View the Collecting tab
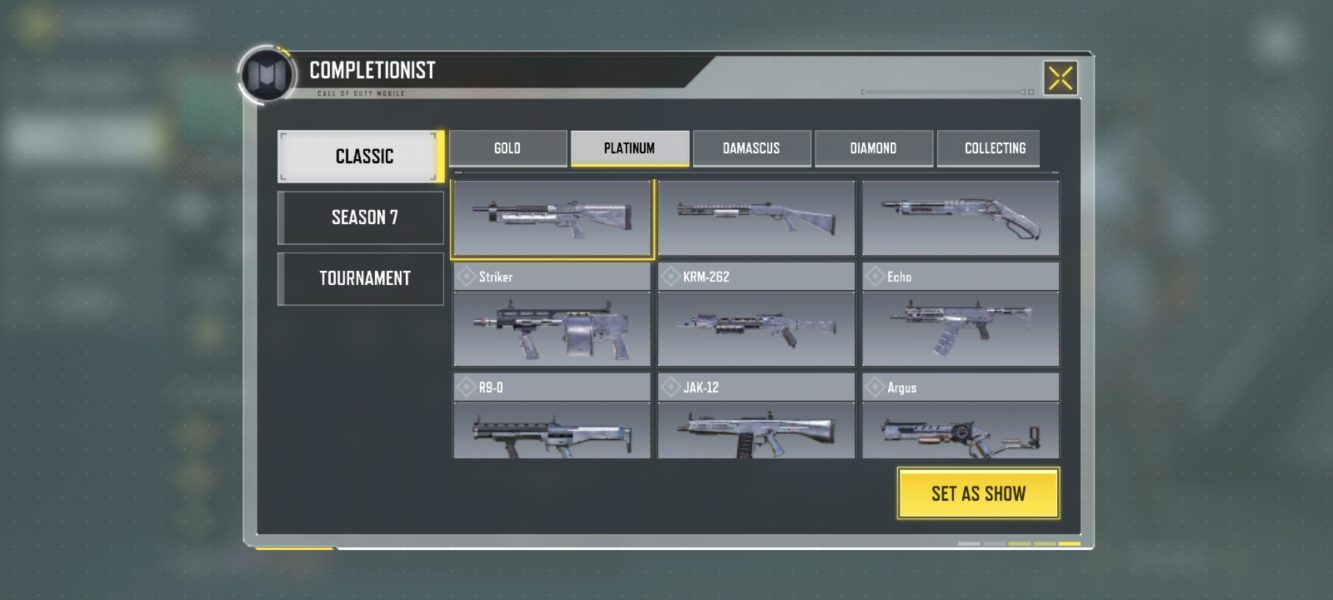Image resolution: width=1333 pixels, height=600 pixels. [x=994, y=148]
